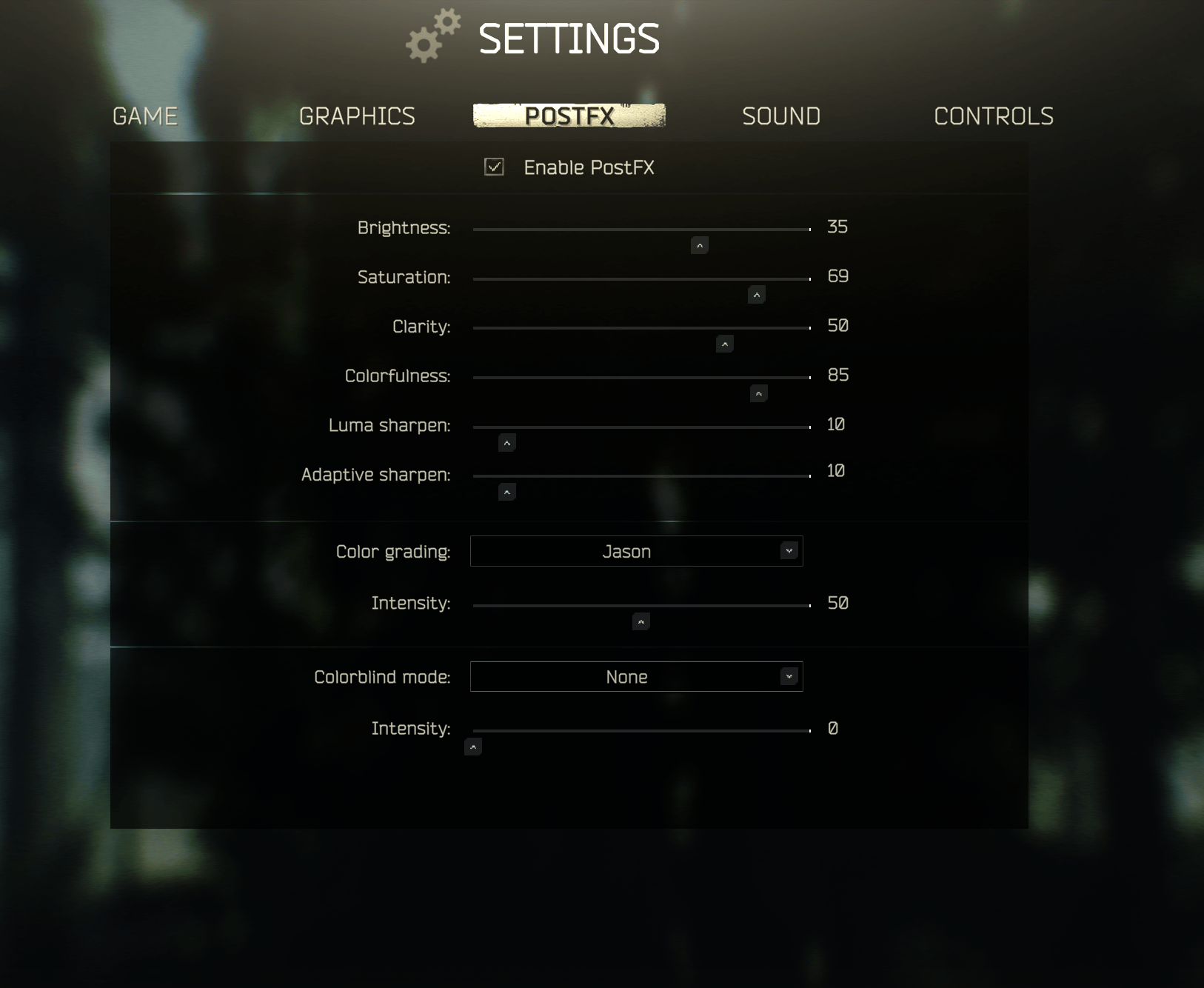Disable the Enable PostFX checkbox
The height and width of the screenshot is (988, 1204).
pos(495,167)
